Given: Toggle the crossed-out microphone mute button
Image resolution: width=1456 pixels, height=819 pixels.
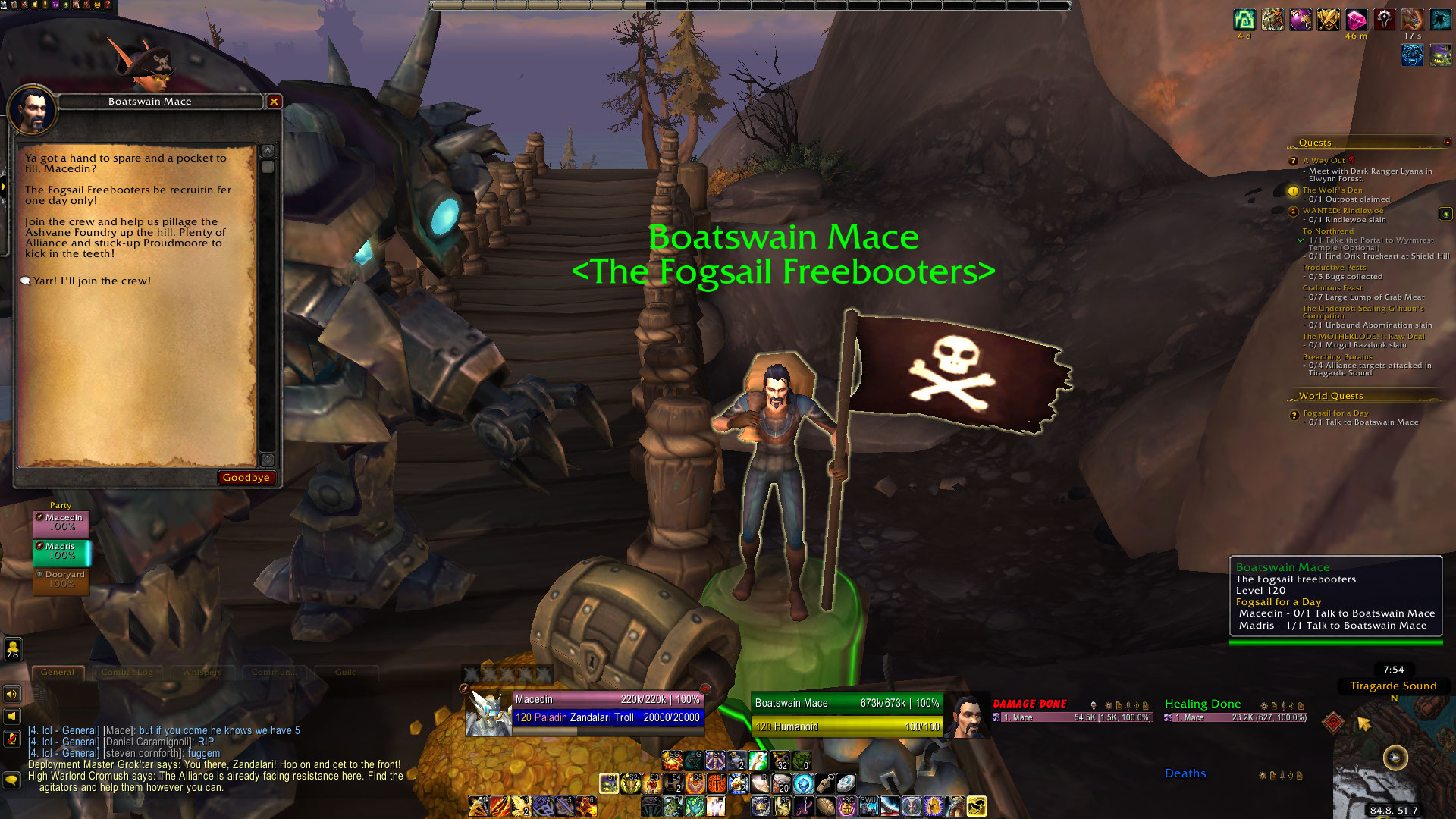Looking at the screenshot, I should (12, 738).
